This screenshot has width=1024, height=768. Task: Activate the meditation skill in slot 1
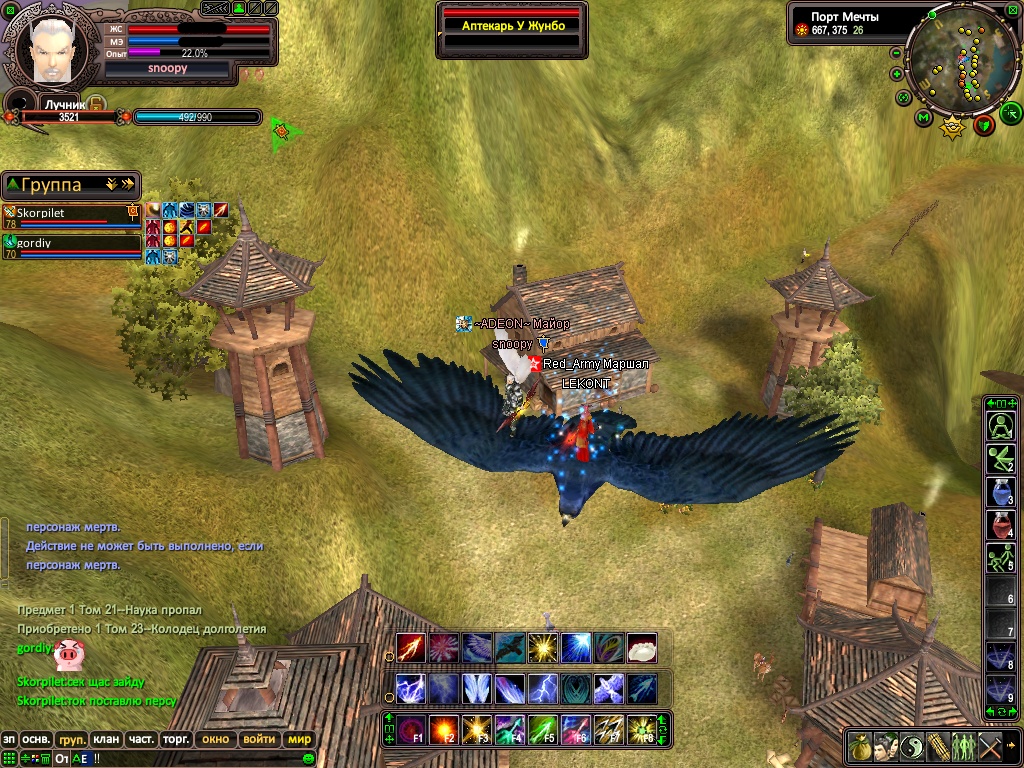pos(1001,427)
